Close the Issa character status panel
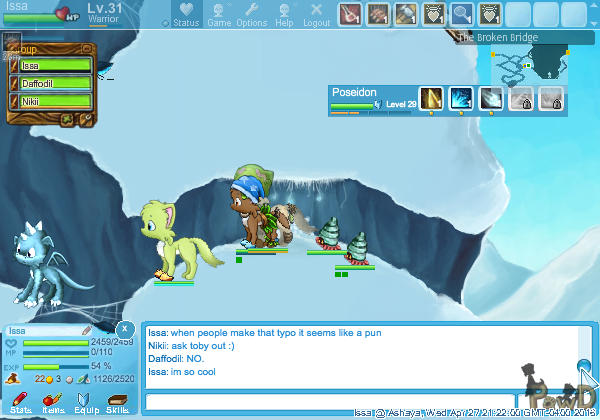Viewport: 600px width, 420px height. pyautogui.click(x=124, y=328)
